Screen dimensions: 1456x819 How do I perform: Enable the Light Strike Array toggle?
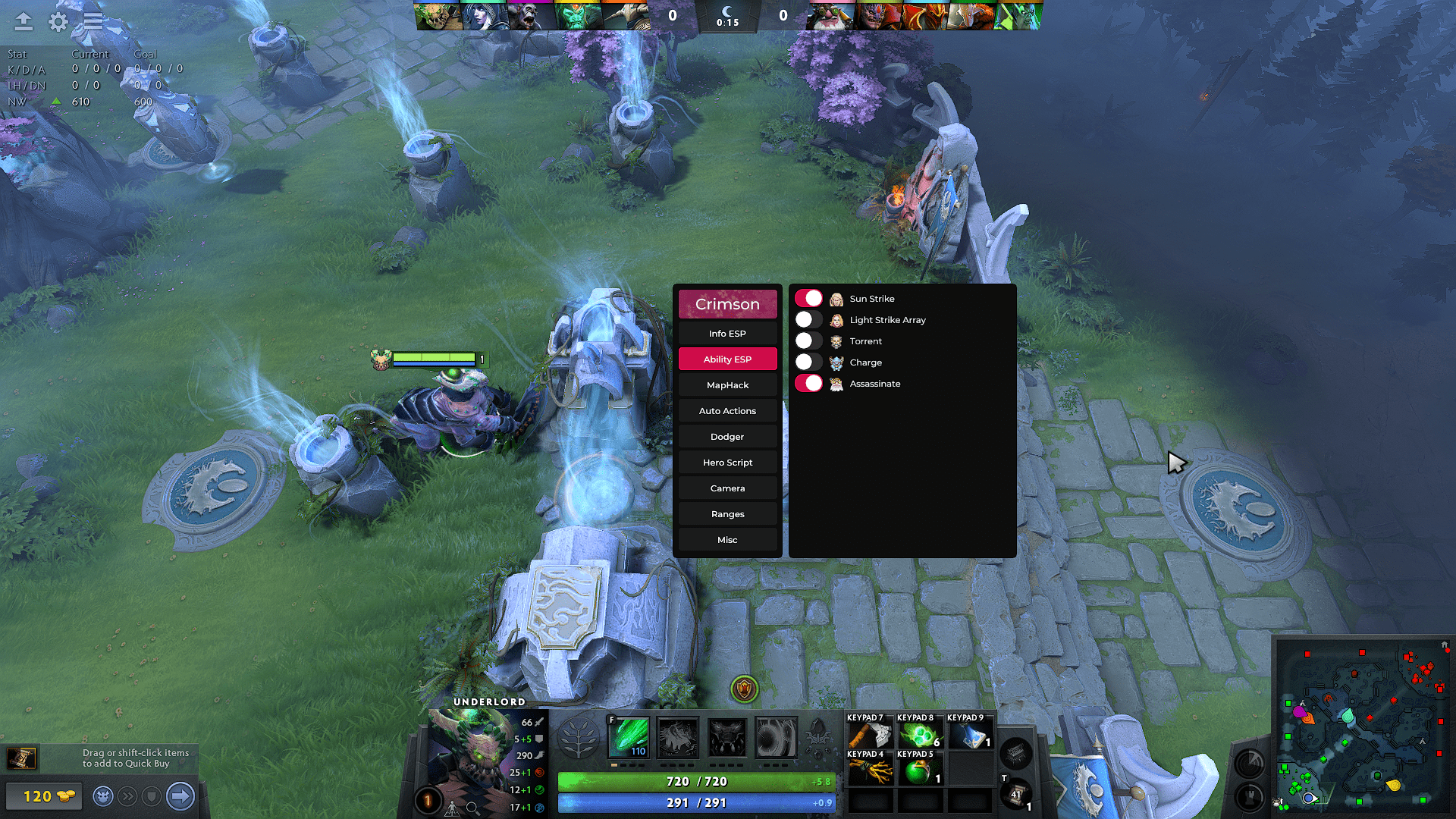pos(808,319)
